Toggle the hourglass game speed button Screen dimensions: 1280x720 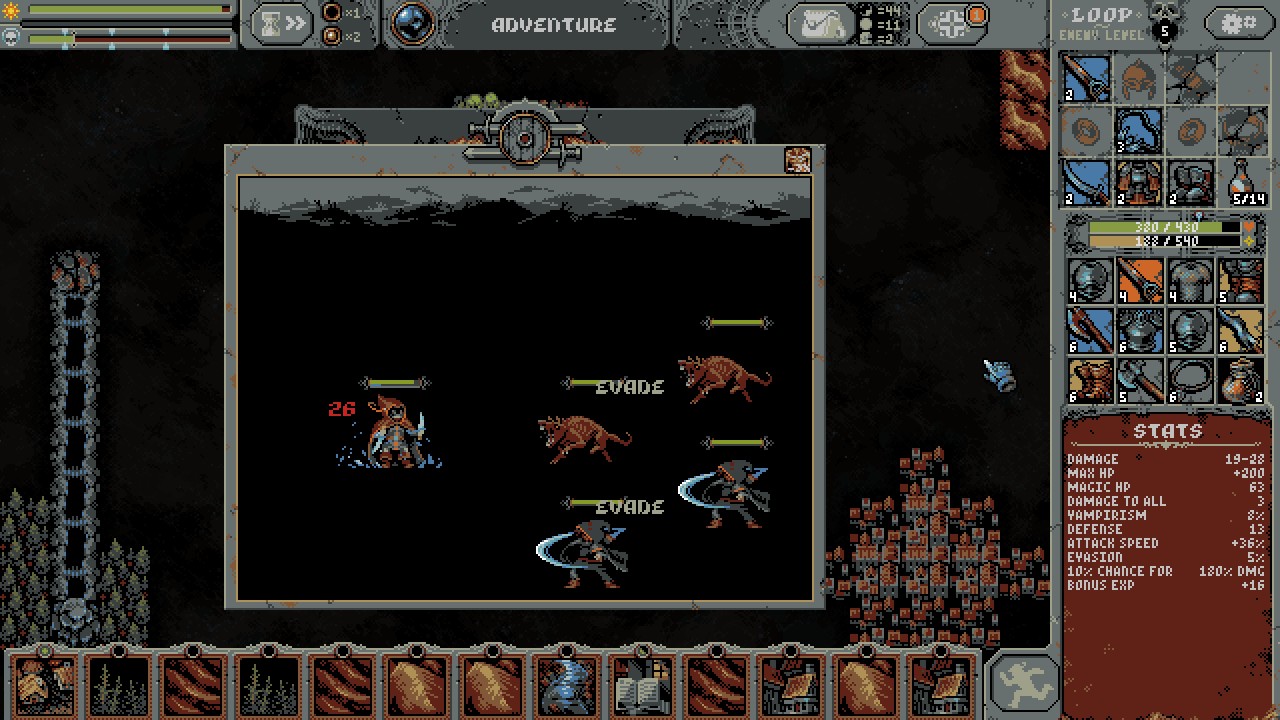(281, 24)
